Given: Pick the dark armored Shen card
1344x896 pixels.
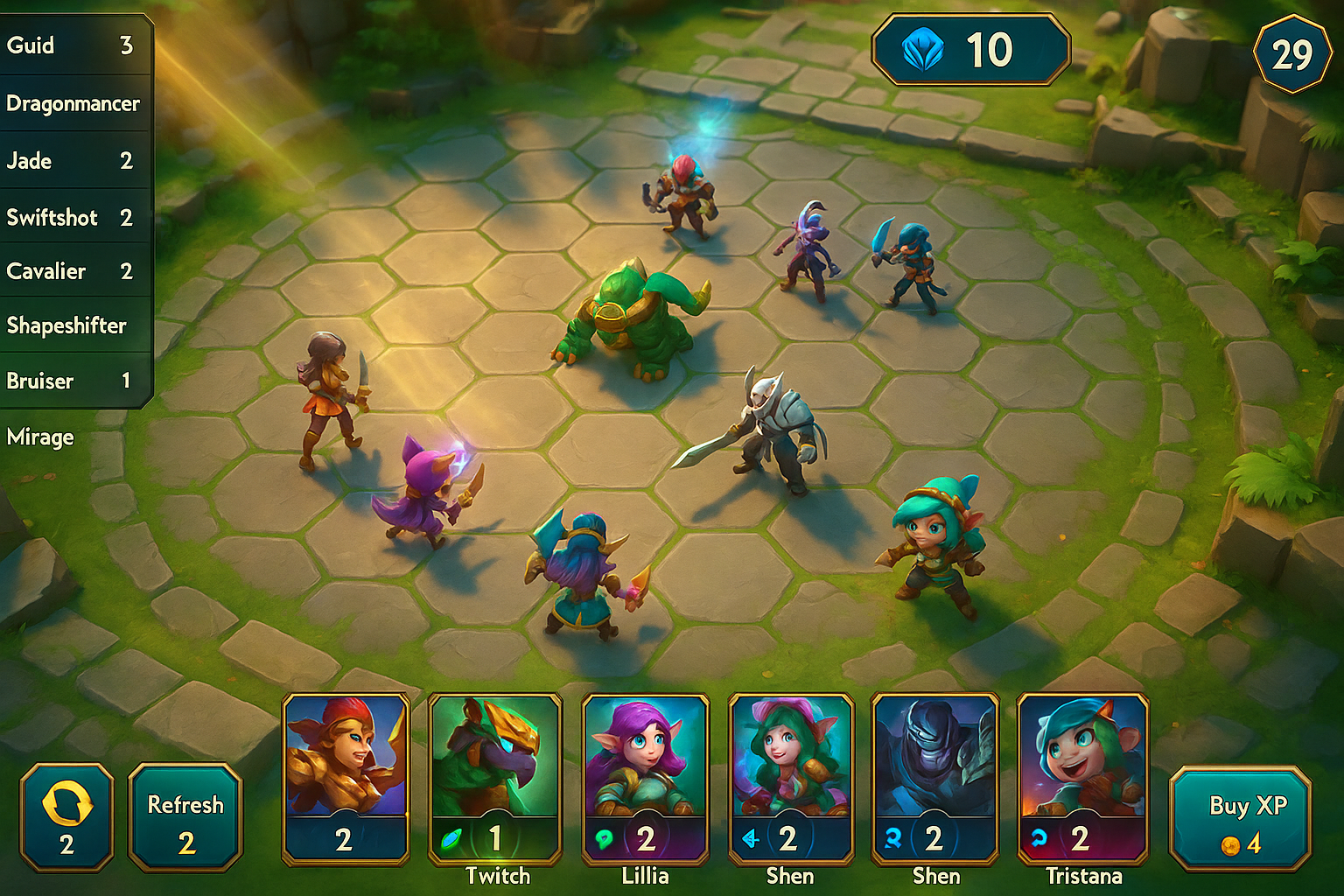Looking at the screenshot, I should (935, 779).
